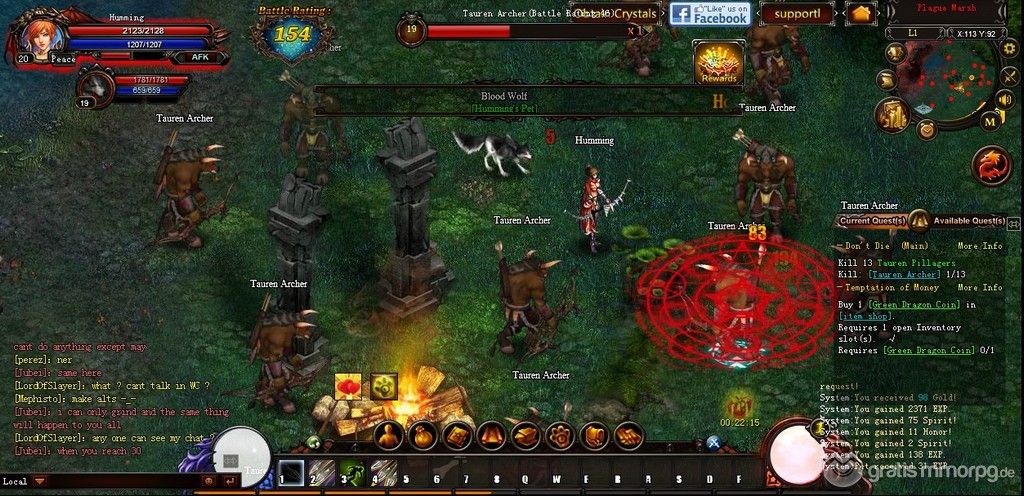
Task: Switch to Available Quest(s) tab
Action: point(968,221)
